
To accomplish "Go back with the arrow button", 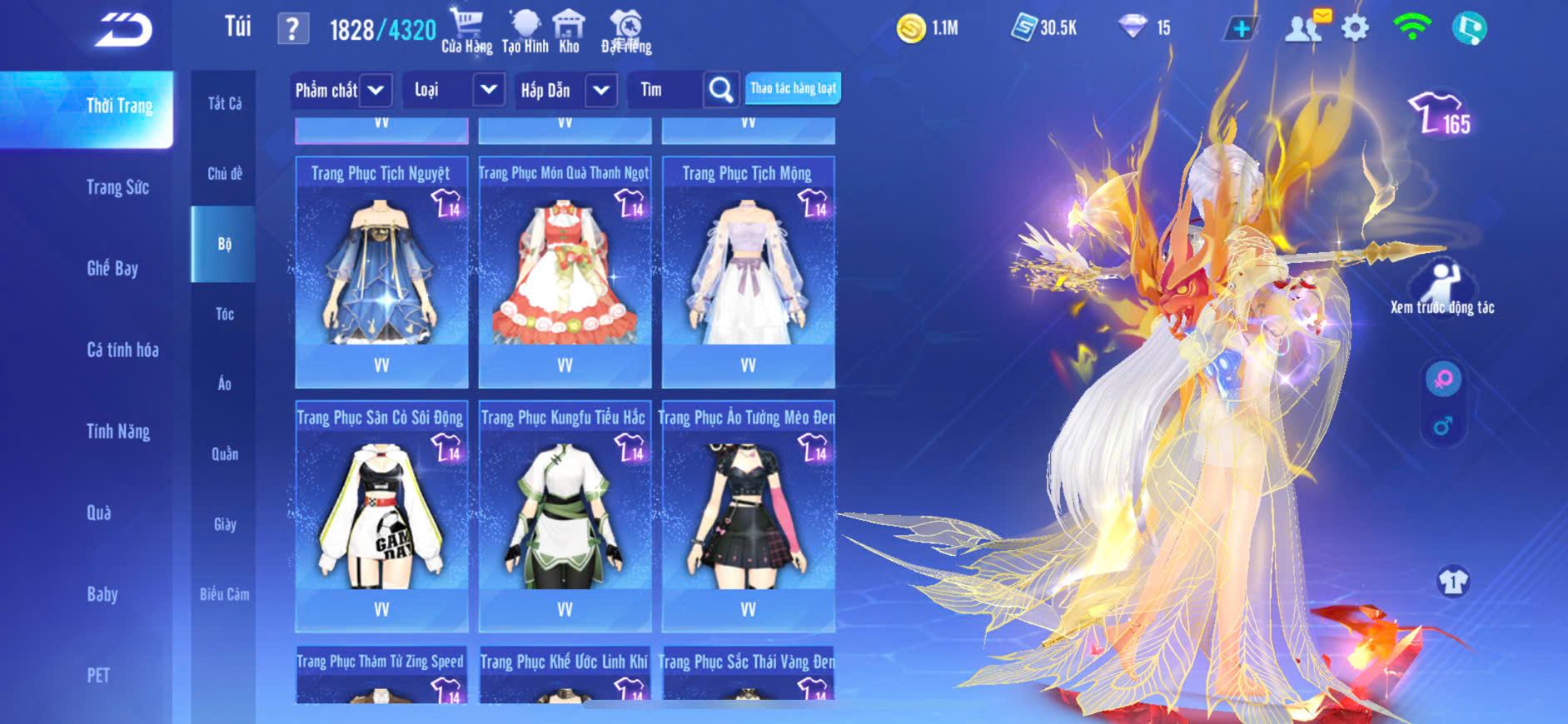I will [x=124, y=31].
